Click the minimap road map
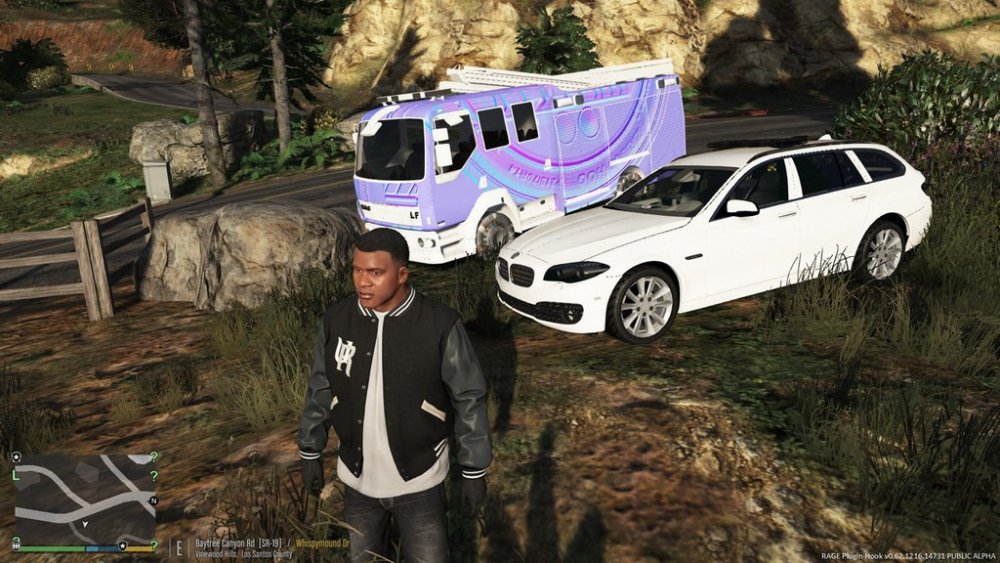This screenshot has width=1000, height=563. tap(85, 497)
